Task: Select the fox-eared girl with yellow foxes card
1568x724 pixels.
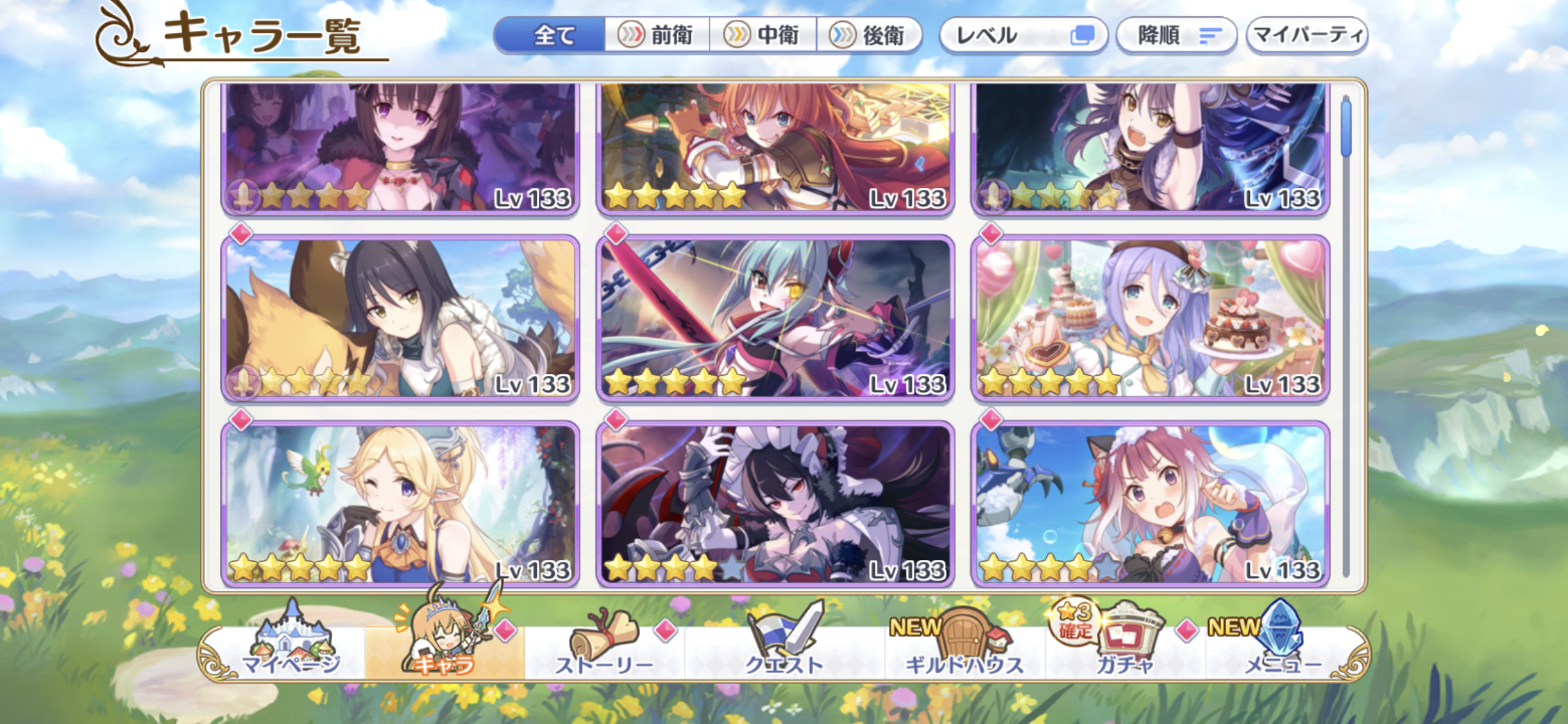Action: pos(400,319)
